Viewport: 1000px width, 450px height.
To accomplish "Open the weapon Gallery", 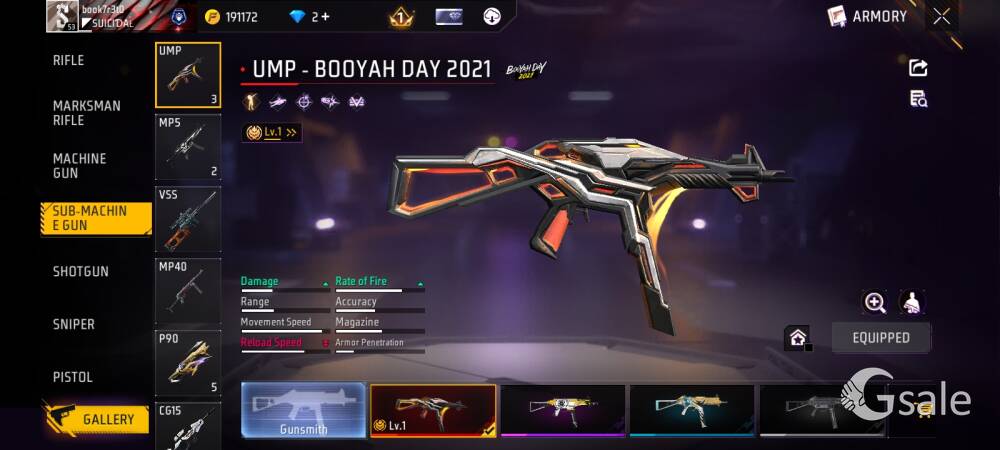I will click(96, 419).
